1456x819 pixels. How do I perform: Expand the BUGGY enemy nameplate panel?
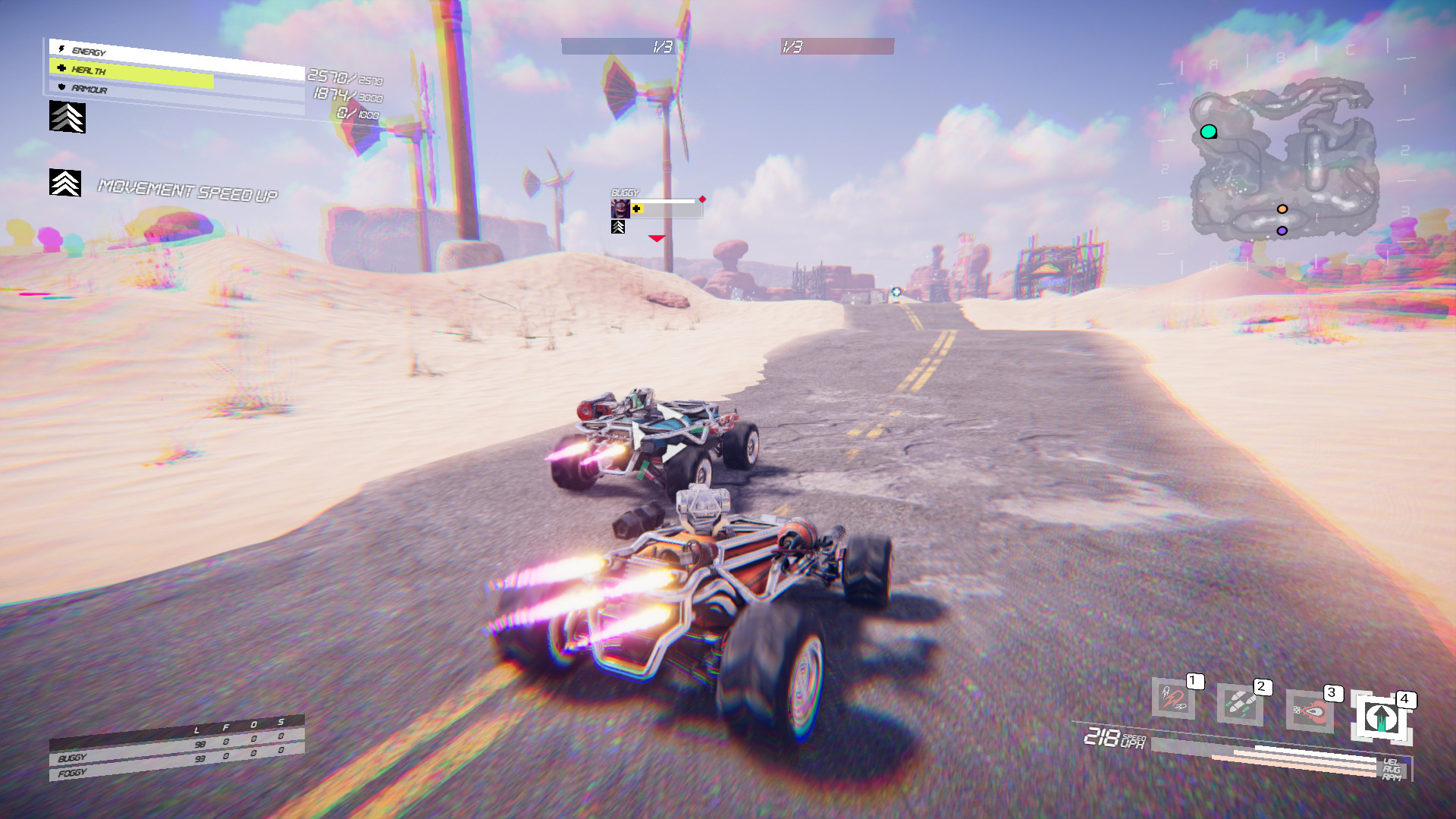(656, 207)
